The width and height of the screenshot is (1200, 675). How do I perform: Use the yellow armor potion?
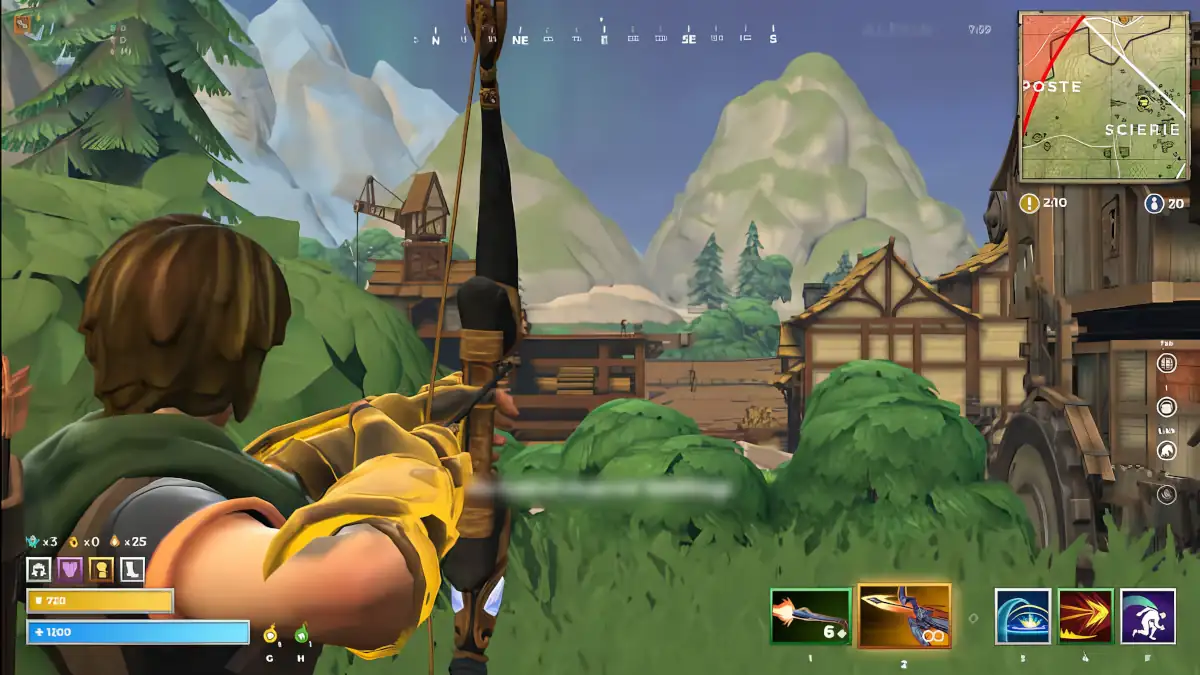(270, 634)
